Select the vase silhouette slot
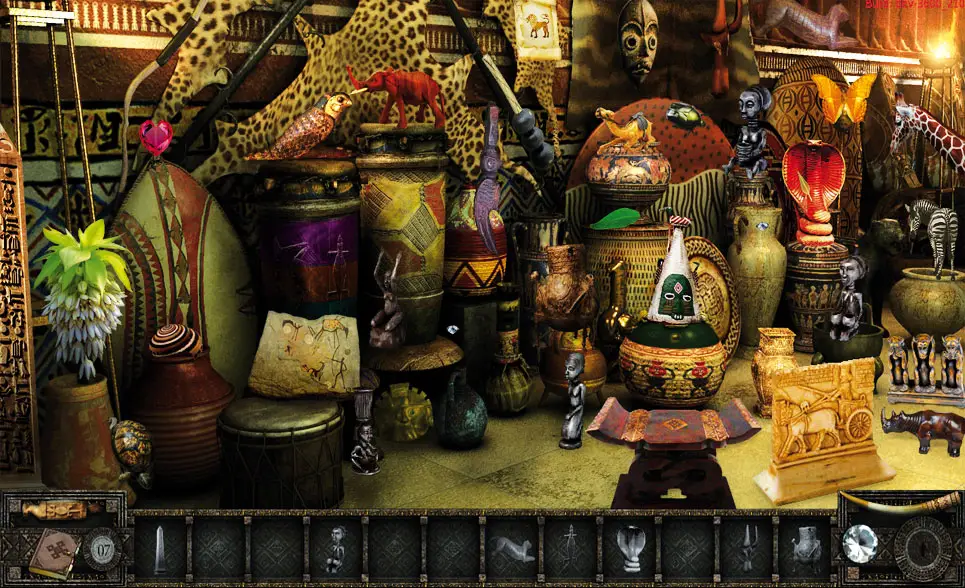The width and height of the screenshot is (965, 588). pyautogui.click(x=806, y=549)
